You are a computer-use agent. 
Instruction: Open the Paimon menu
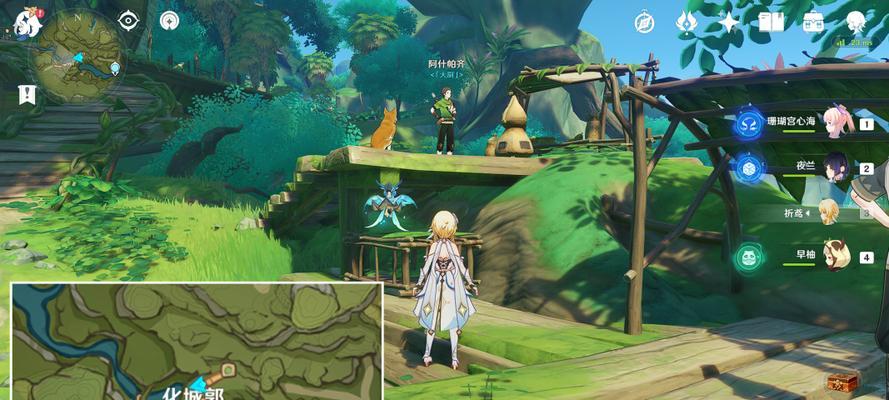(27, 24)
